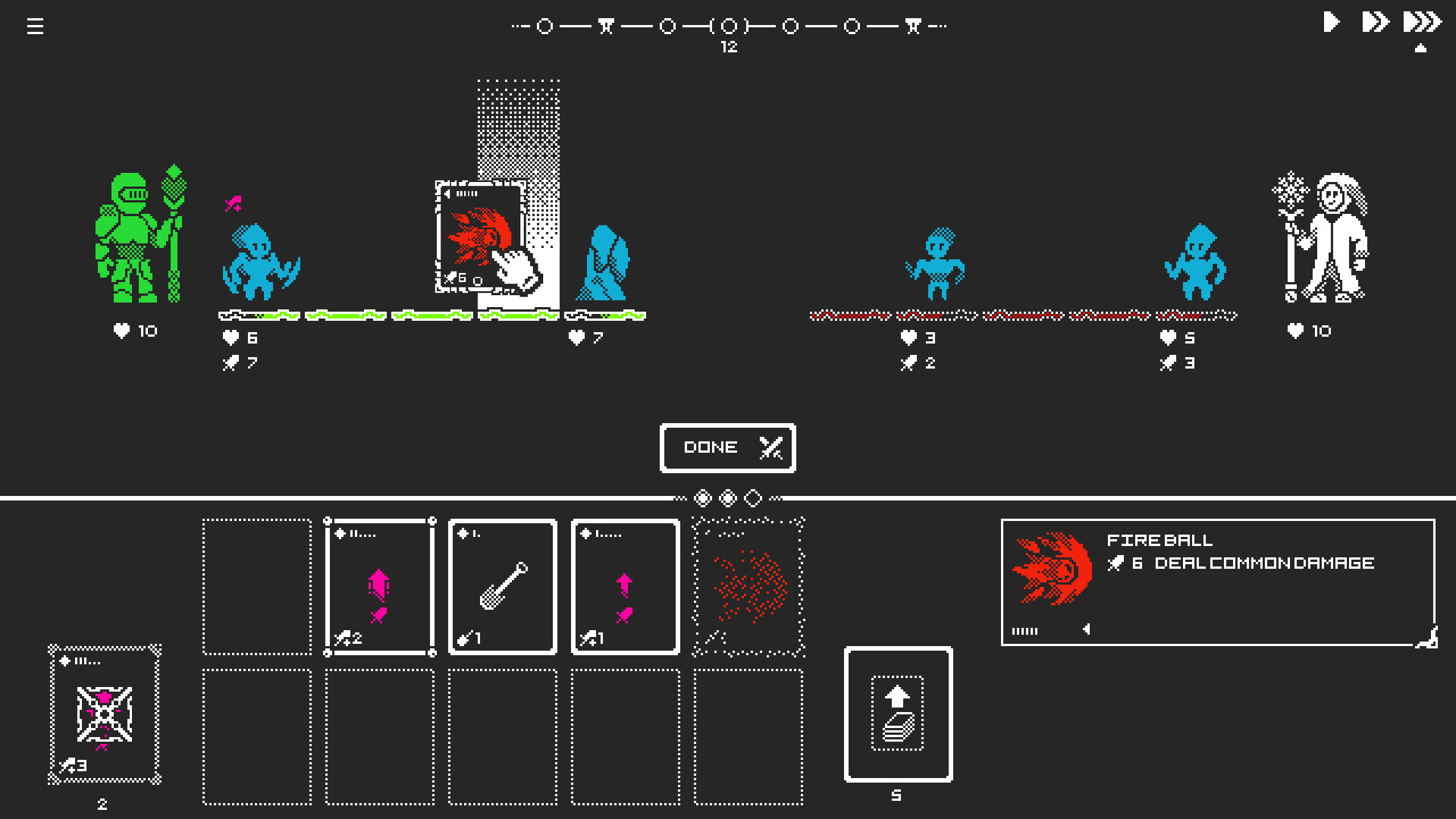1456x819 pixels.
Task: Toggle the current speed marker arrow below the playback icons
Action: (1420, 47)
